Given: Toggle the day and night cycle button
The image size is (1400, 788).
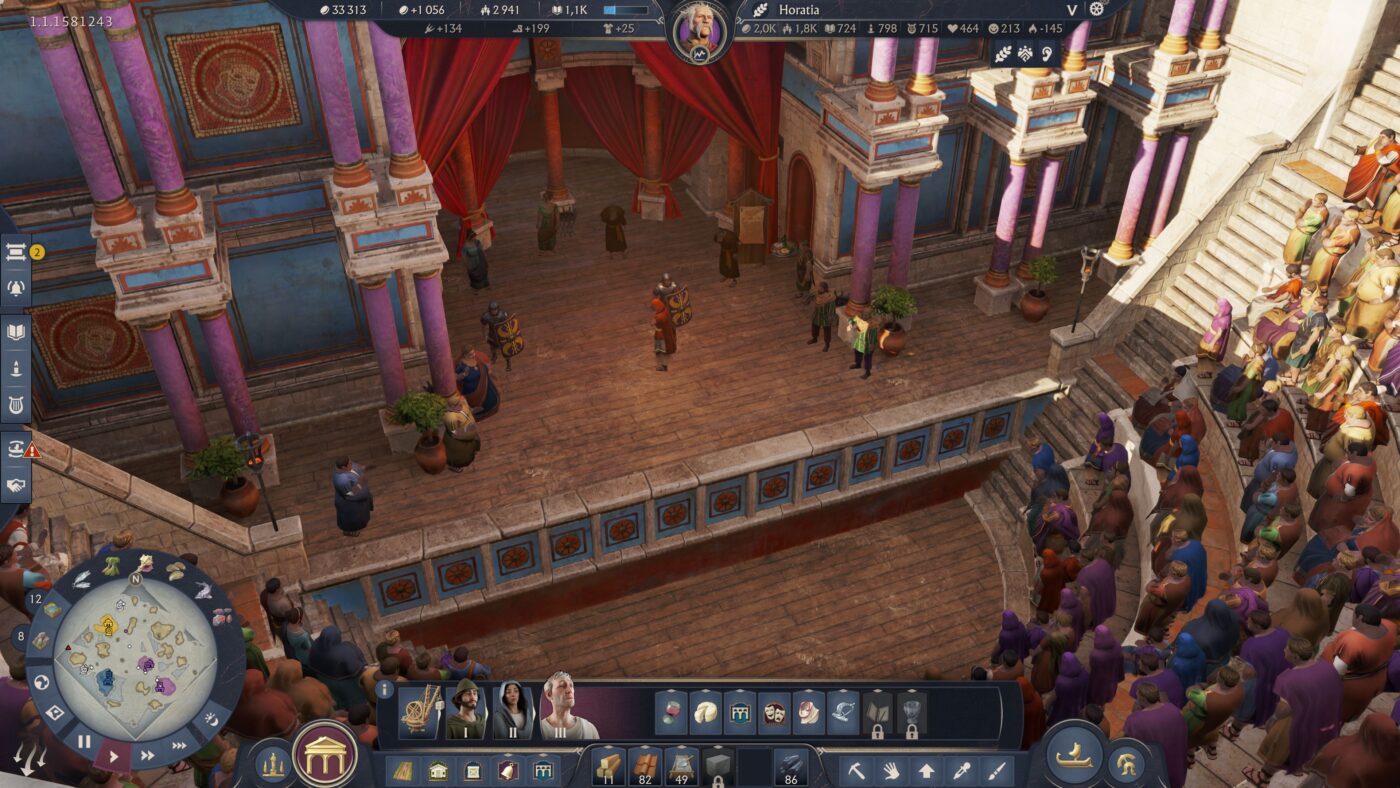Looking at the screenshot, I should point(211,719).
